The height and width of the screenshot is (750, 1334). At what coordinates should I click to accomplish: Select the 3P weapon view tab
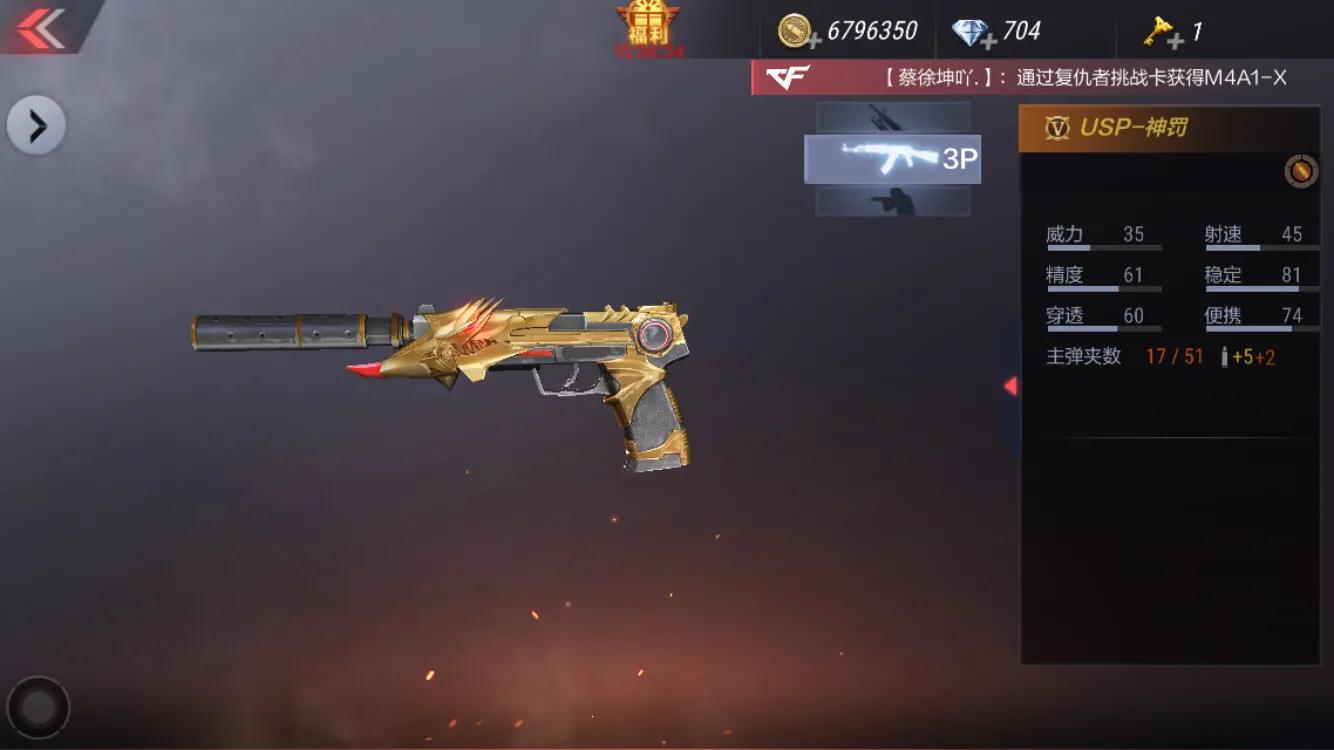892,159
